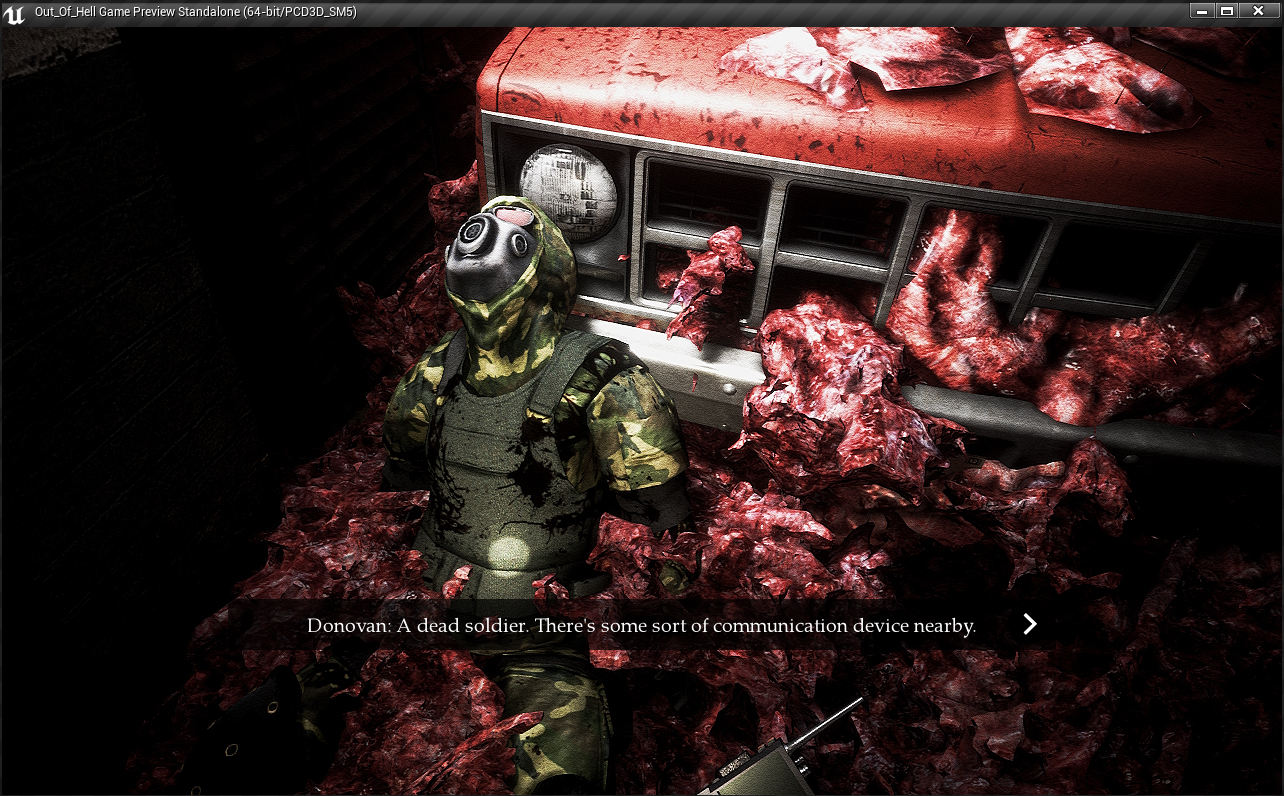Advance dialogue with the arrow button
The width and height of the screenshot is (1284, 796).
pyautogui.click(x=1029, y=625)
